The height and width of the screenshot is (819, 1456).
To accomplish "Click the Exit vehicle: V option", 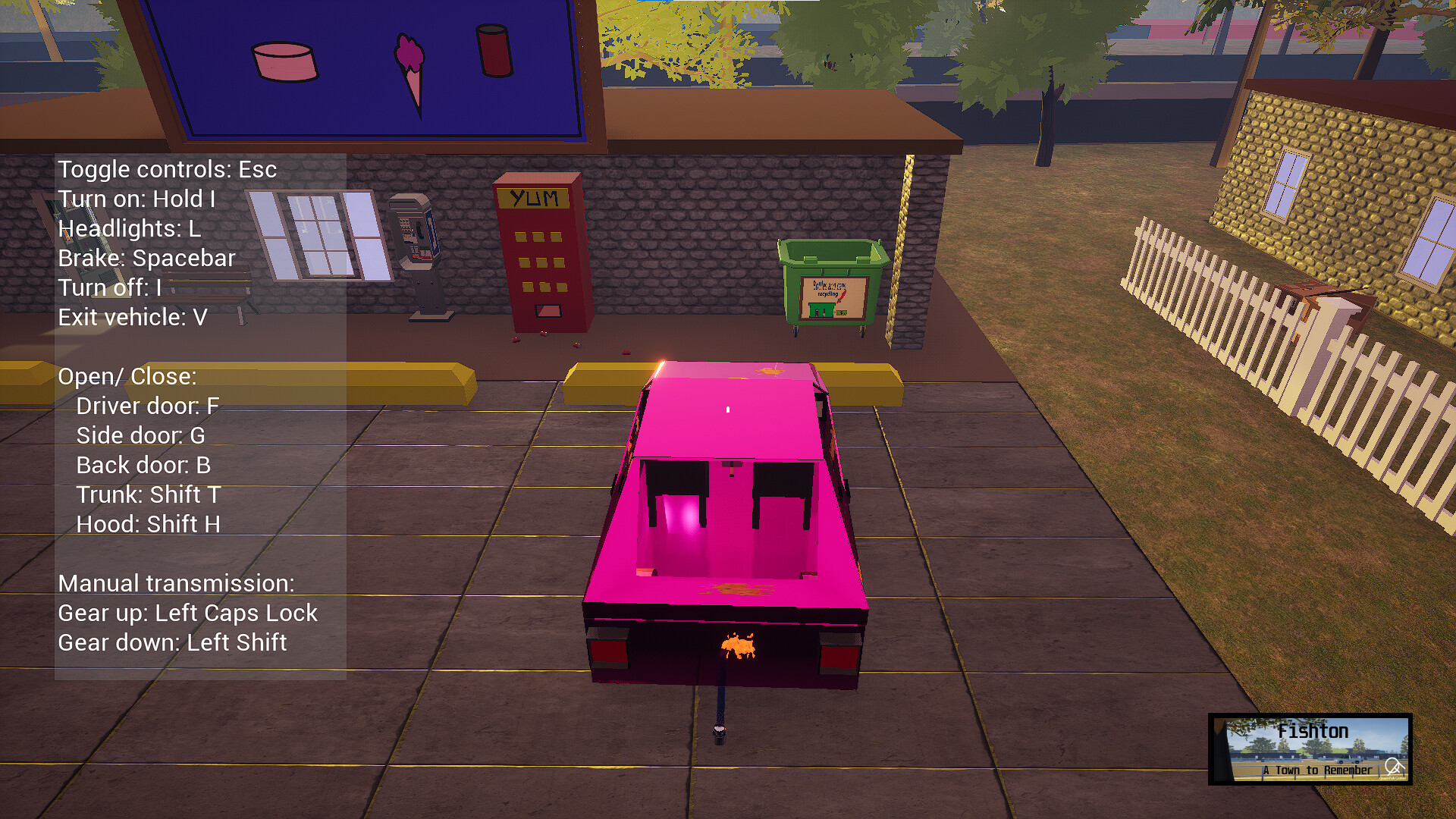I will point(133,317).
